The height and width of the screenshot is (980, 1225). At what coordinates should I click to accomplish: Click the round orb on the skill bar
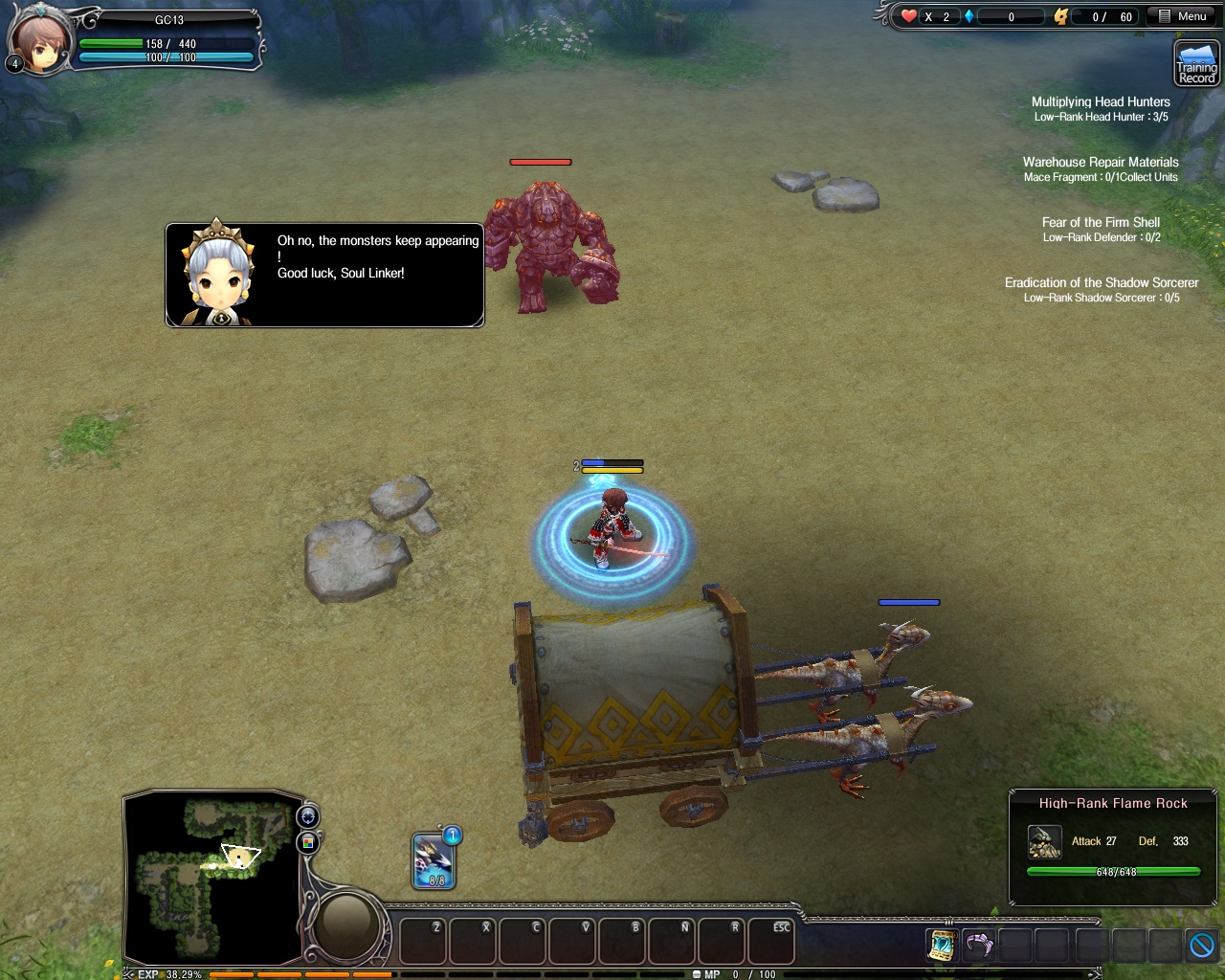347,925
